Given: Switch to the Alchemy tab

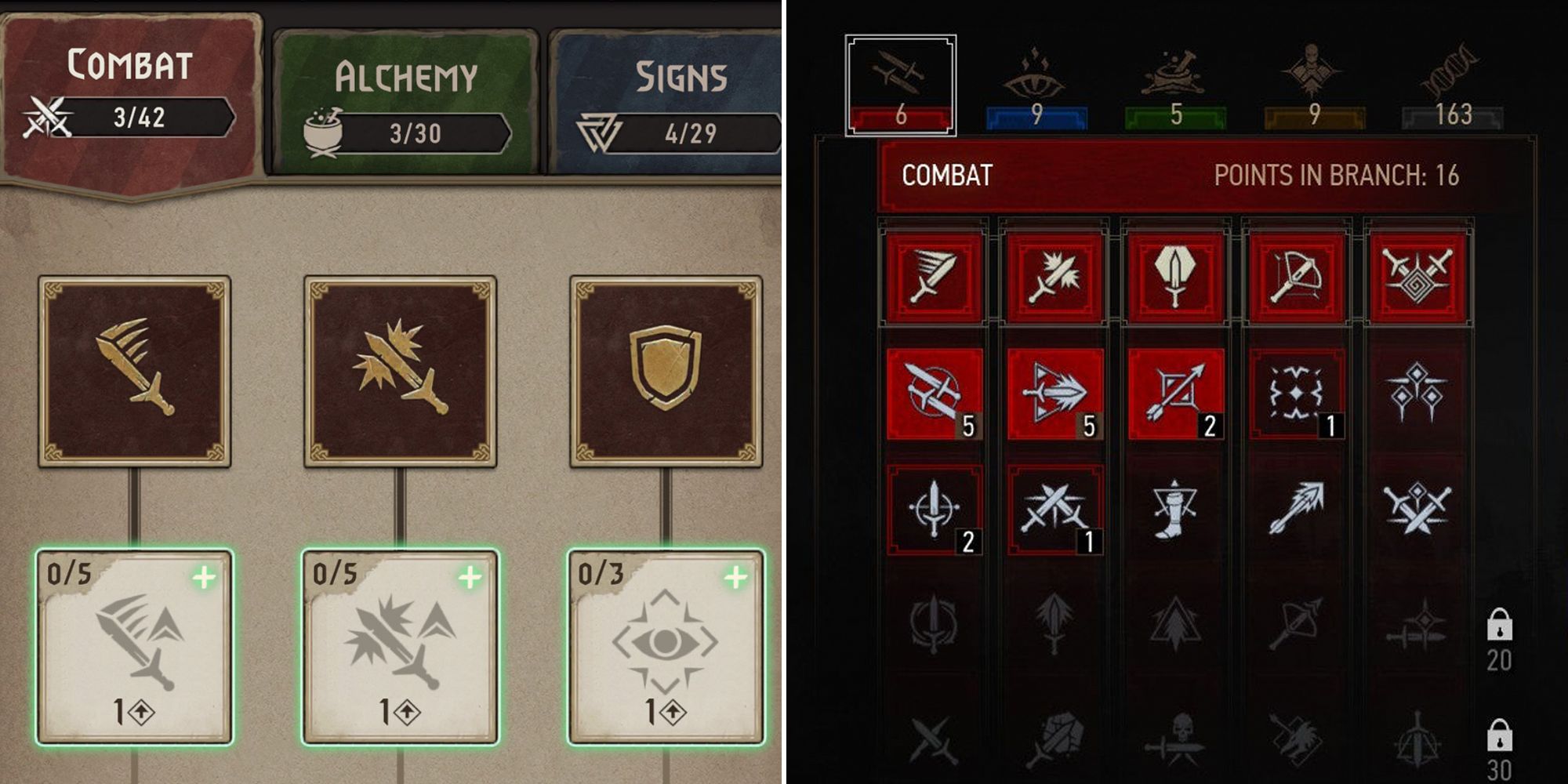Looking at the screenshot, I should point(408,74).
